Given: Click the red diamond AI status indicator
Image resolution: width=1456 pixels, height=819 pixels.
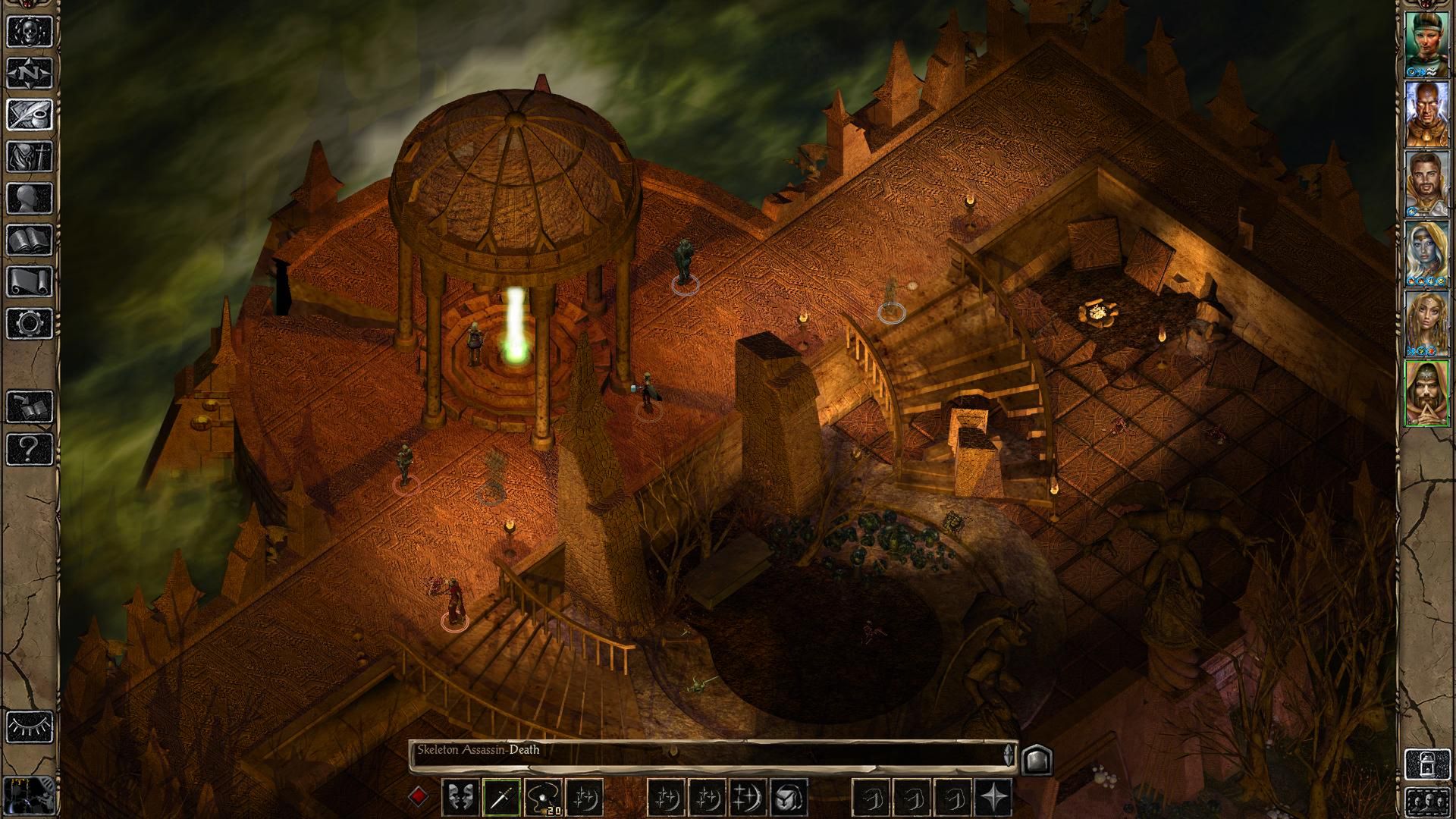Looking at the screenshot, I should pos(419,797).
